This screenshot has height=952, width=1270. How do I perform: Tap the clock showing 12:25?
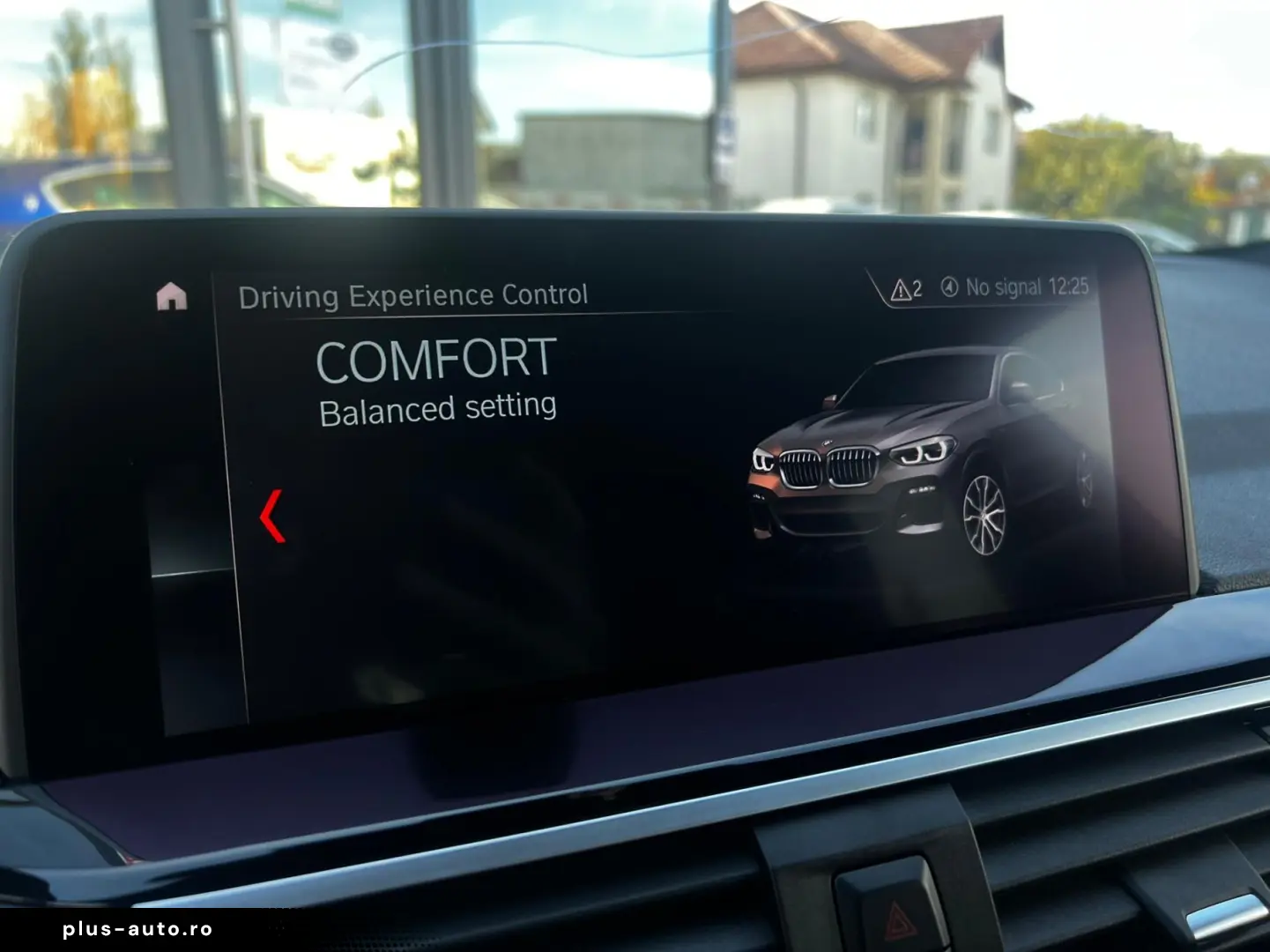click(x=1068, y=286)
